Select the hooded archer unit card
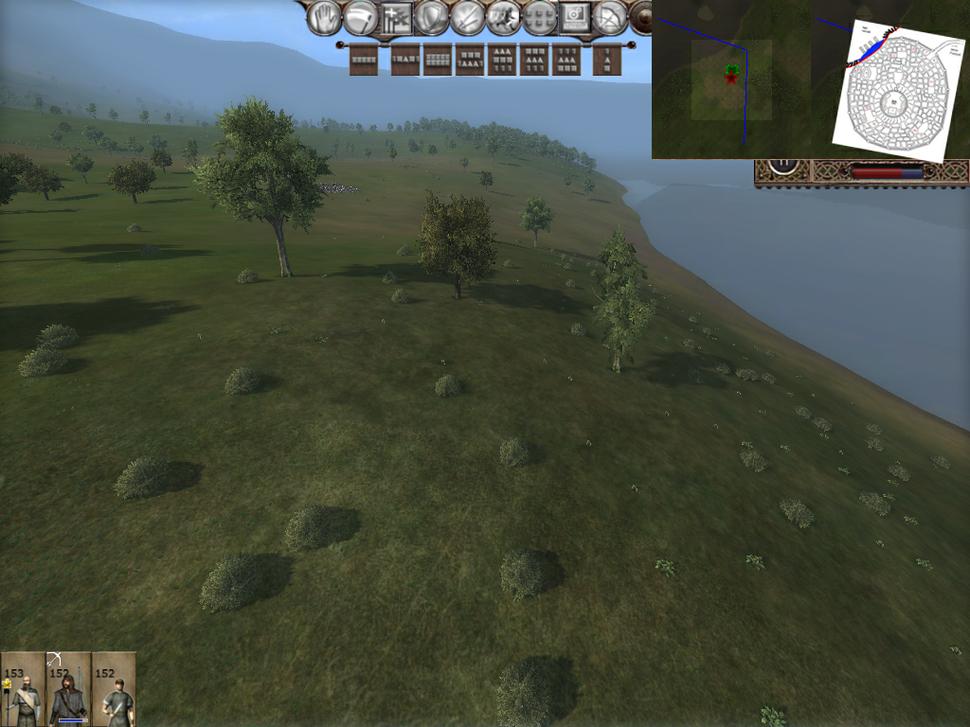970x727 pixels. [x=68, y=689]
